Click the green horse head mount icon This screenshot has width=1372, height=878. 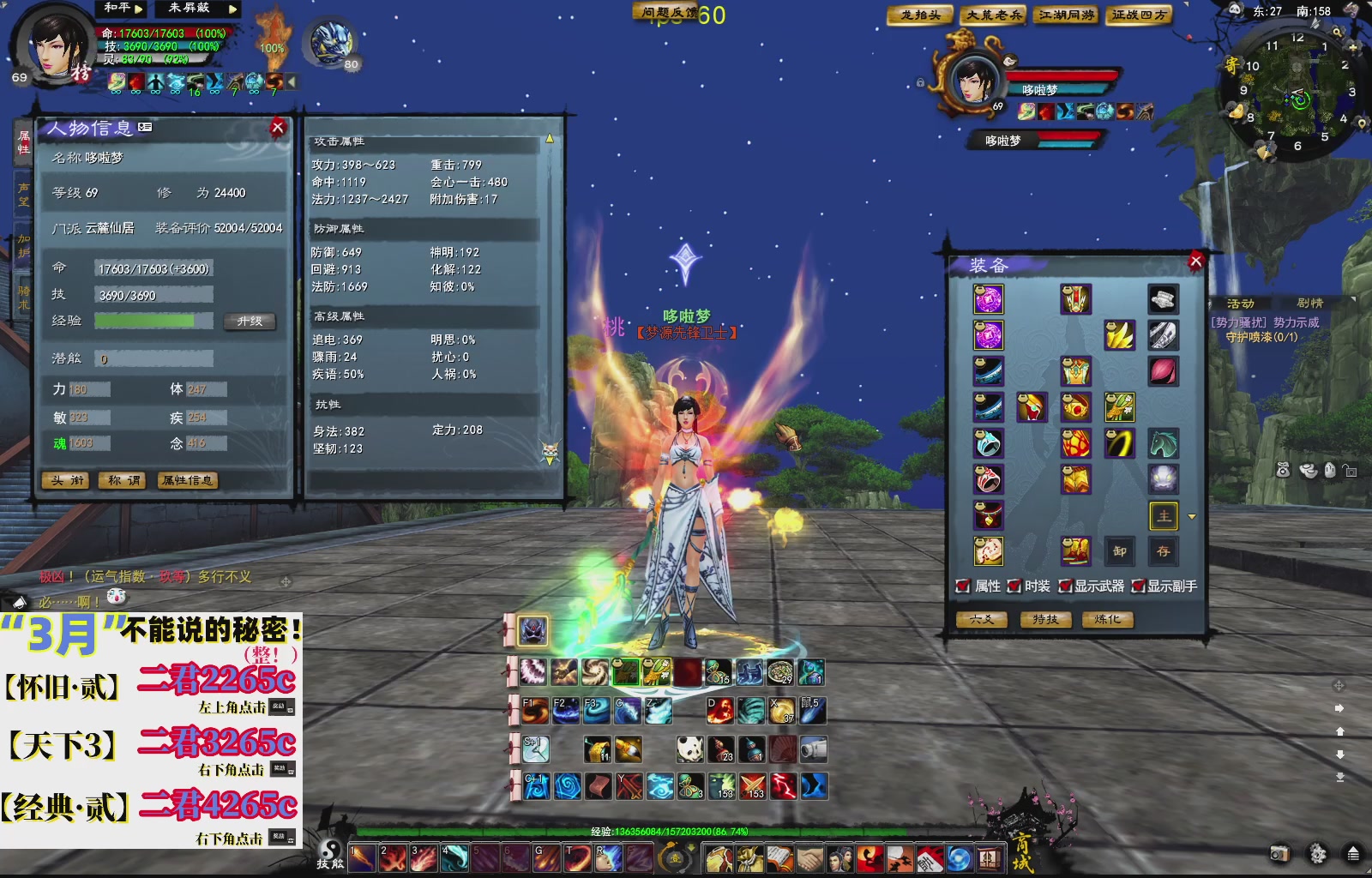(1163, 442)
